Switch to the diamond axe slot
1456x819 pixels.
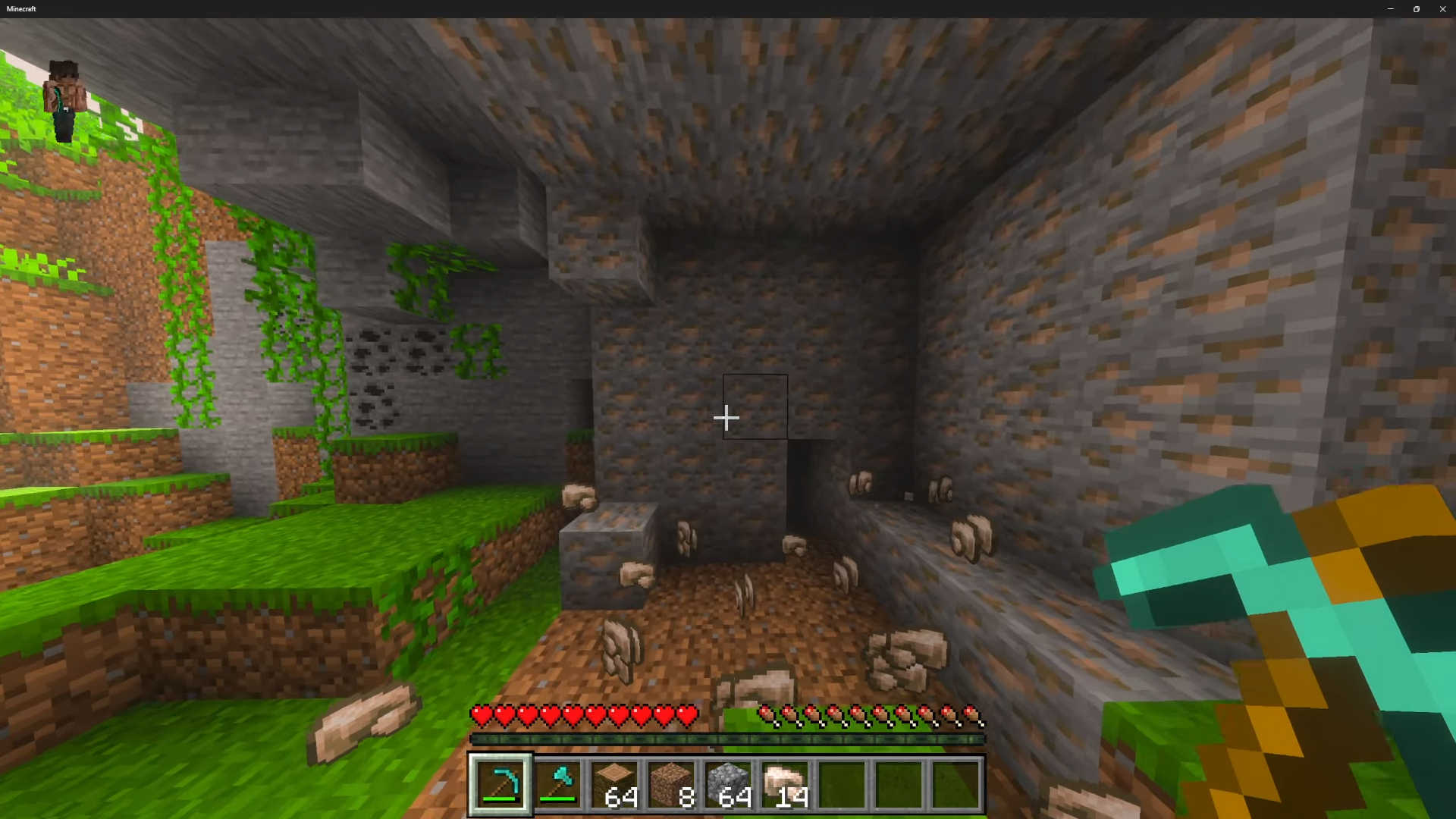tap(557, 784)
